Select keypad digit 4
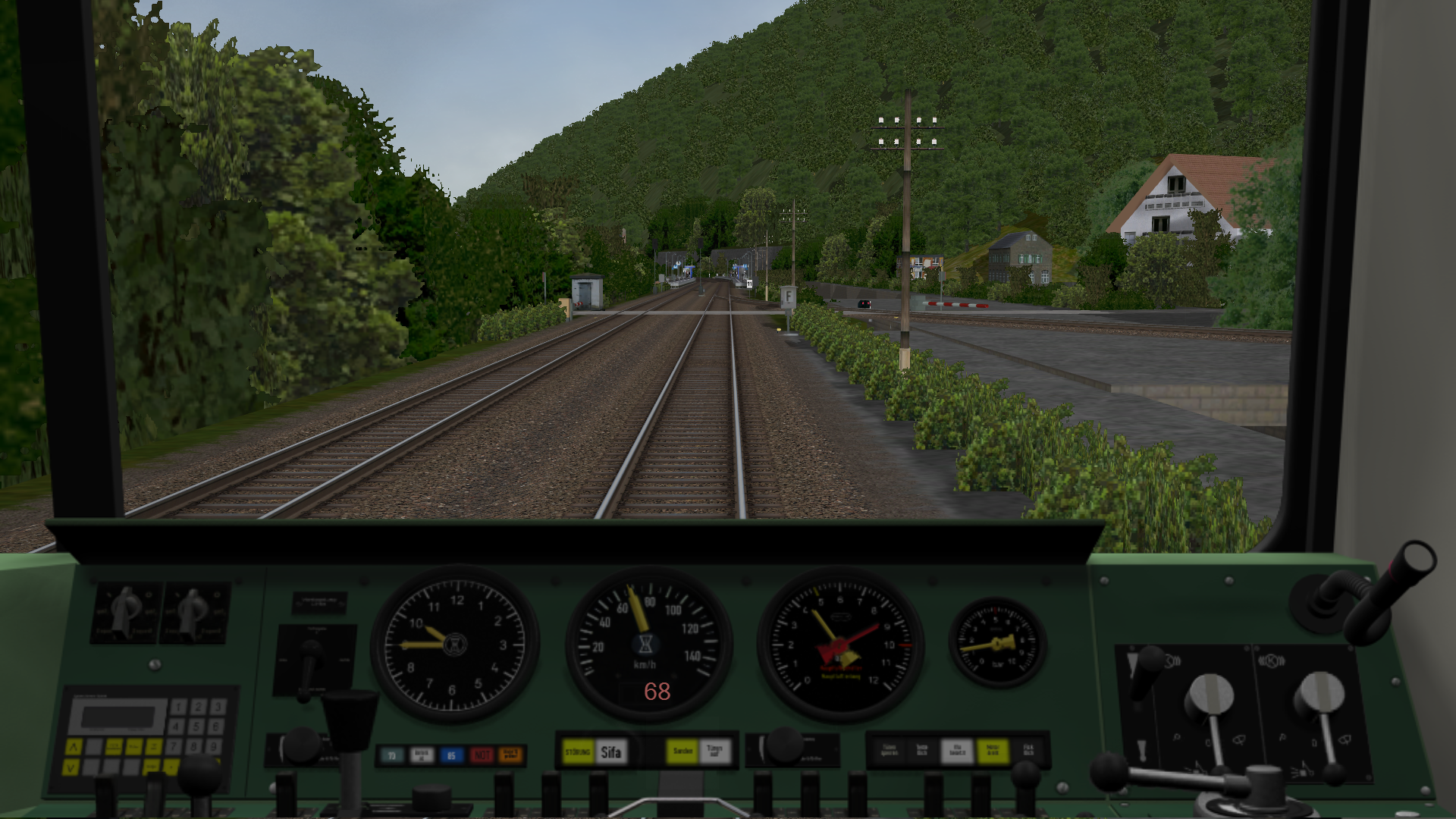The width and height of the screenshot is (1456, 819). pyautogui.click(x=177, y=726)
